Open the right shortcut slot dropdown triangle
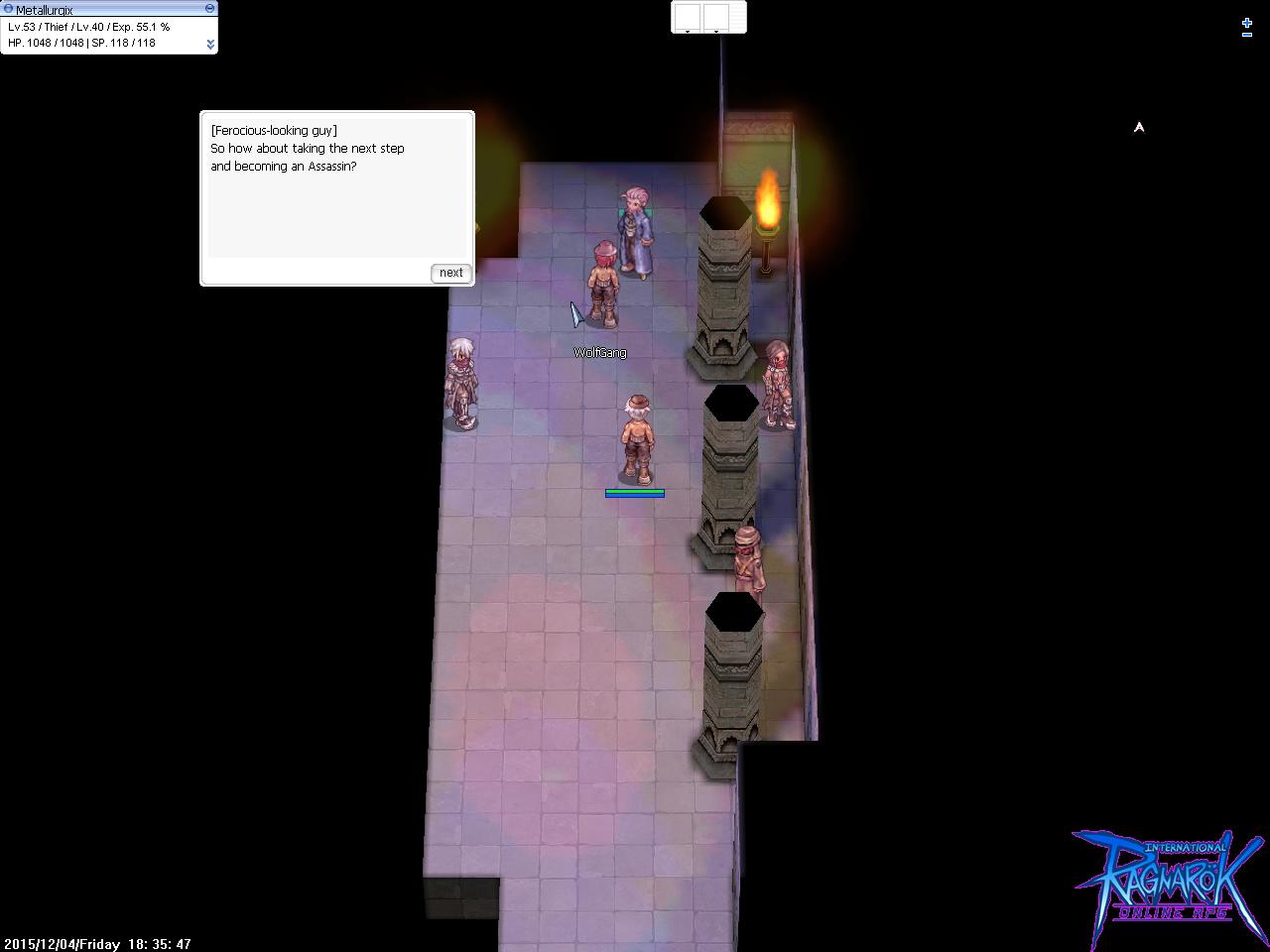Image resolution: width=1270 pixels, height=952 pixels. point(716,31)
